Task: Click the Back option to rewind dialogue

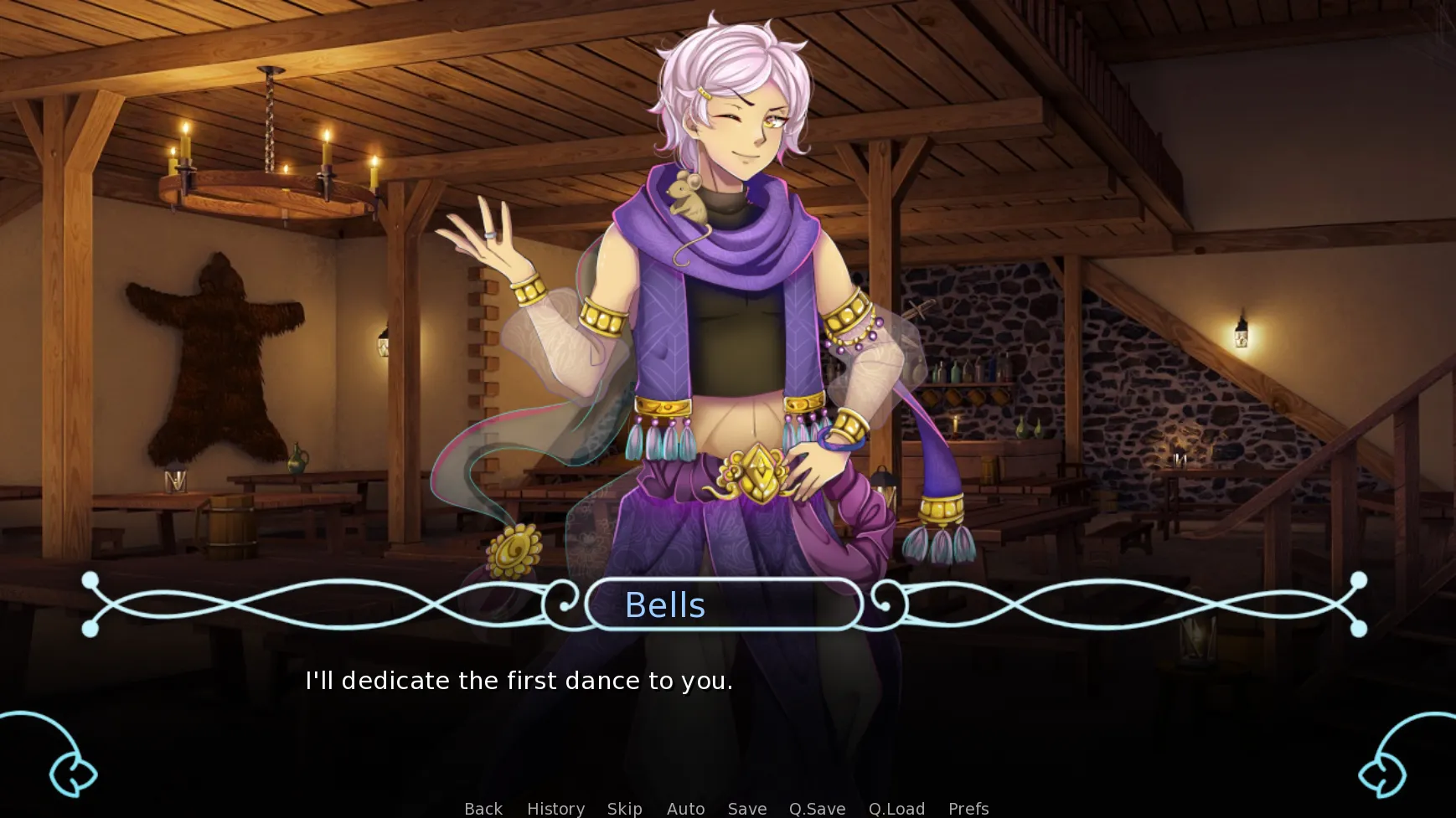Action: 483,808
